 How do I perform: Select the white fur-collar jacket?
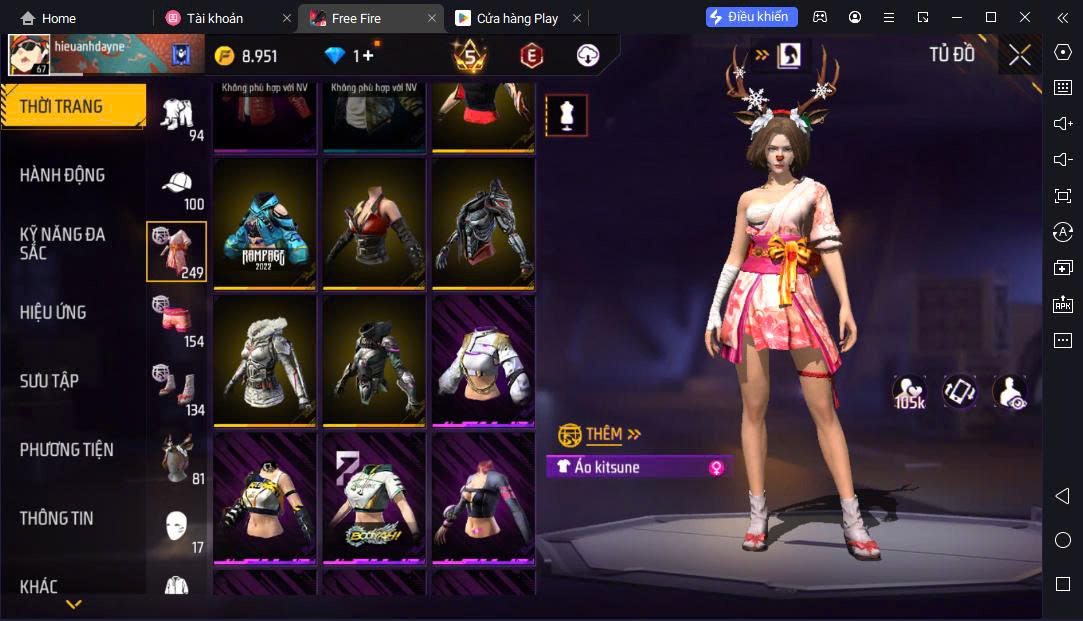pos(265,361)
